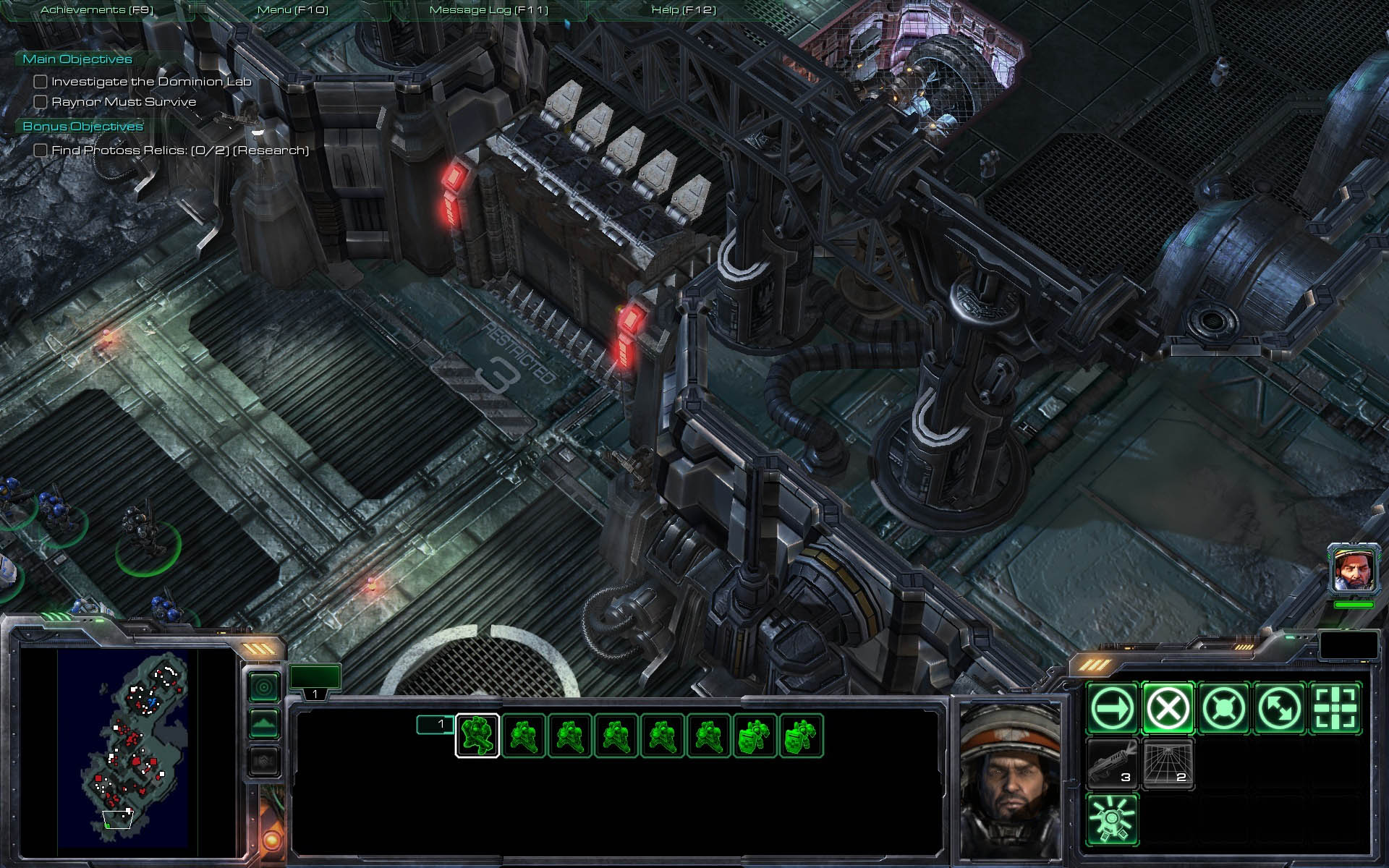Screen dimensions: 1389x868
Task: Open the Achievements panel
Action: click(97, 10)
